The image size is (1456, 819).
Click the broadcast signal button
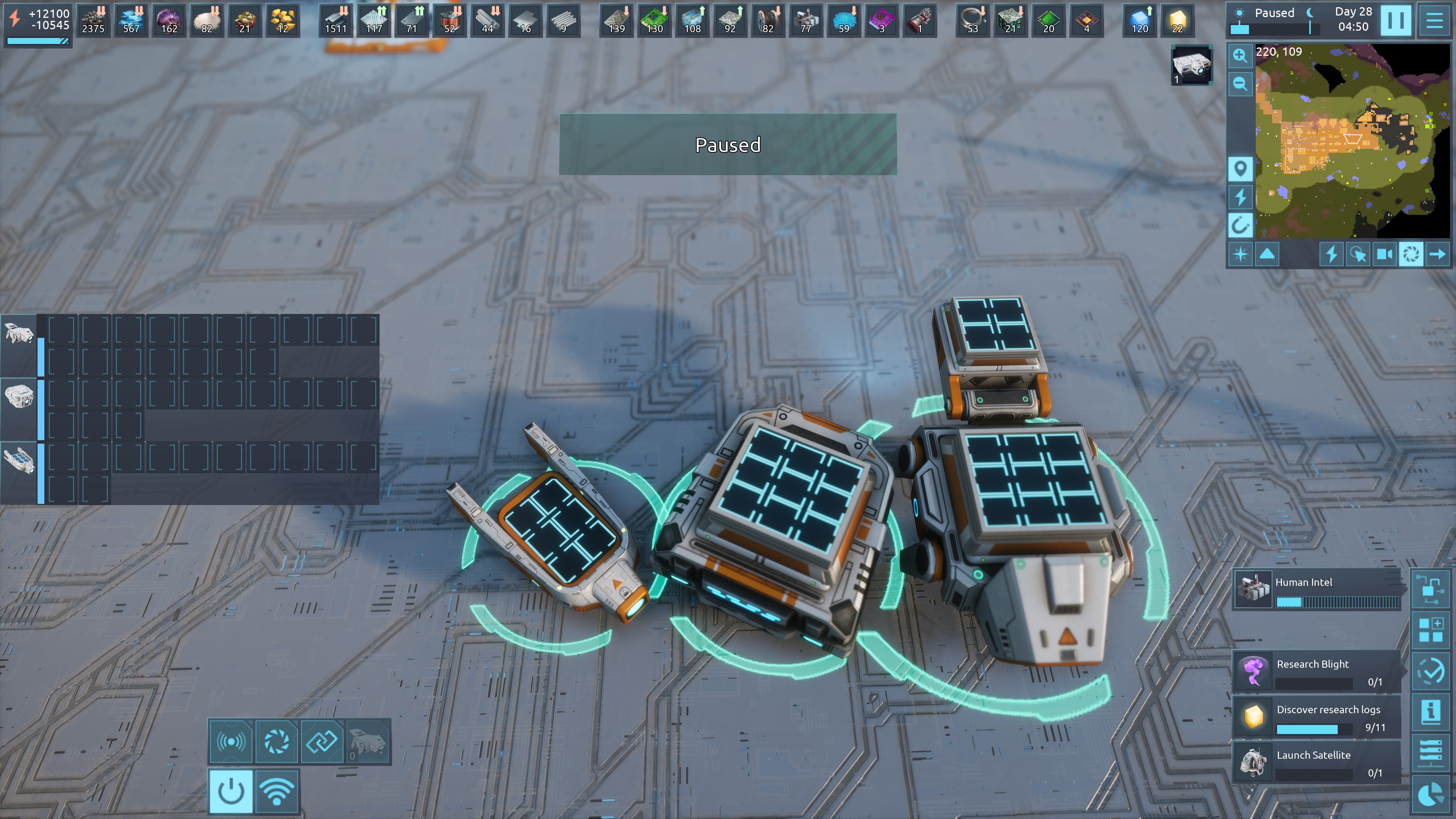point(231,741)
